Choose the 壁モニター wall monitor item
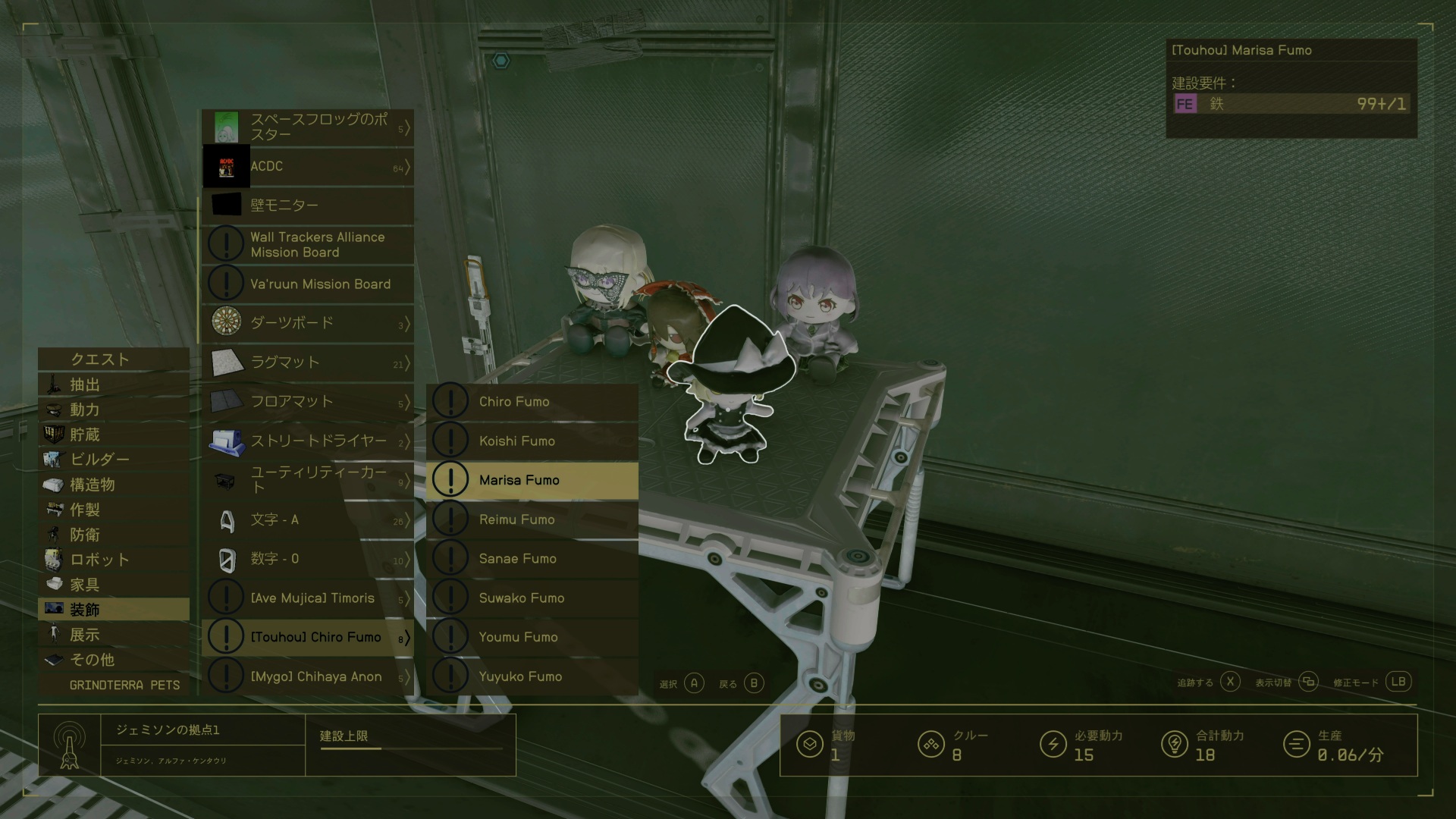This screenshot has height=819, width=1456. point(308,205)
